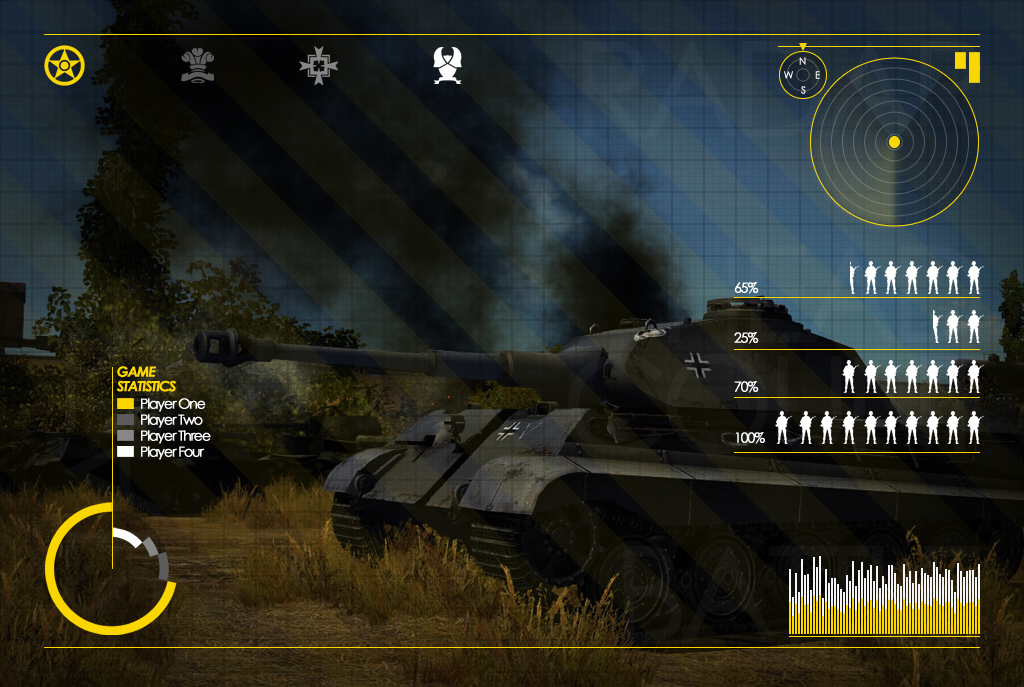The width and height of the screenshot is (1024, 687).
Task: Select Player Three legend entry
Action: (x=164, y=436)
